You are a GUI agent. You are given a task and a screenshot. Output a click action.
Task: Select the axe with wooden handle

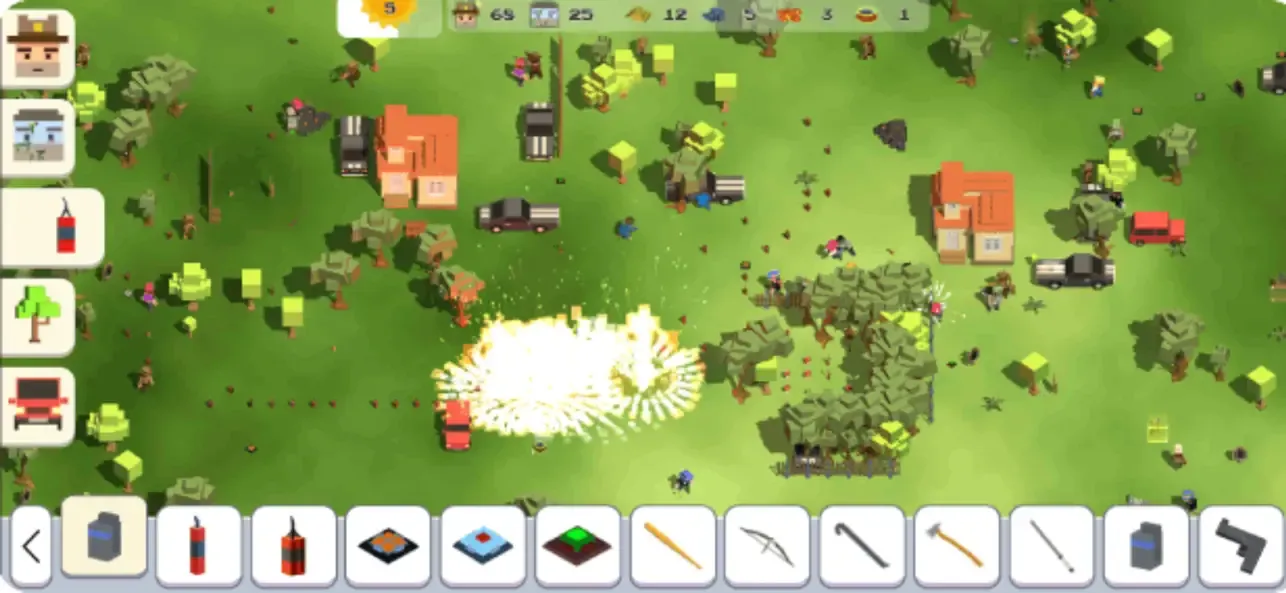tap(956, 547)
